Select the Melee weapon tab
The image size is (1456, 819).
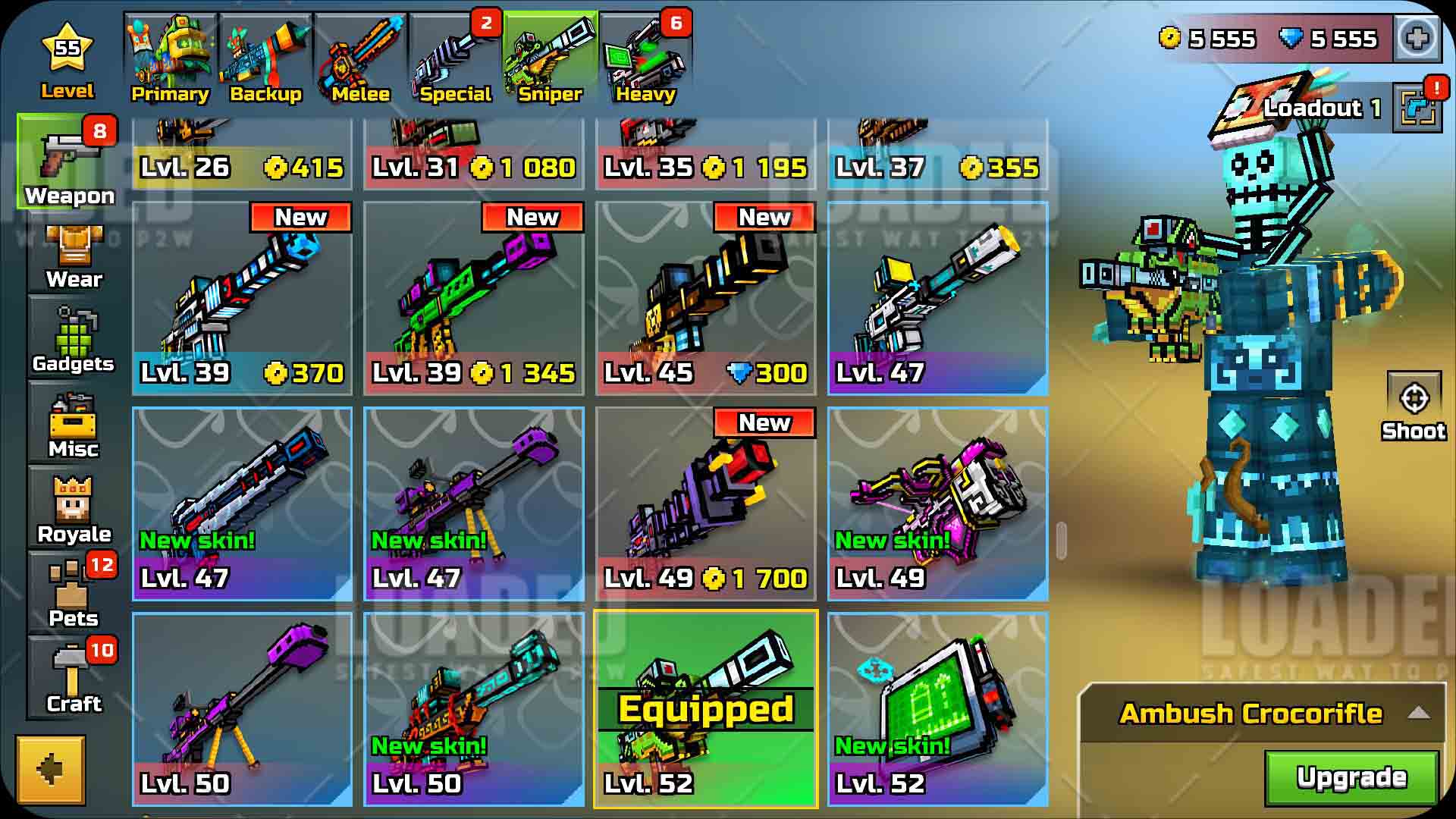coord(360,59)
